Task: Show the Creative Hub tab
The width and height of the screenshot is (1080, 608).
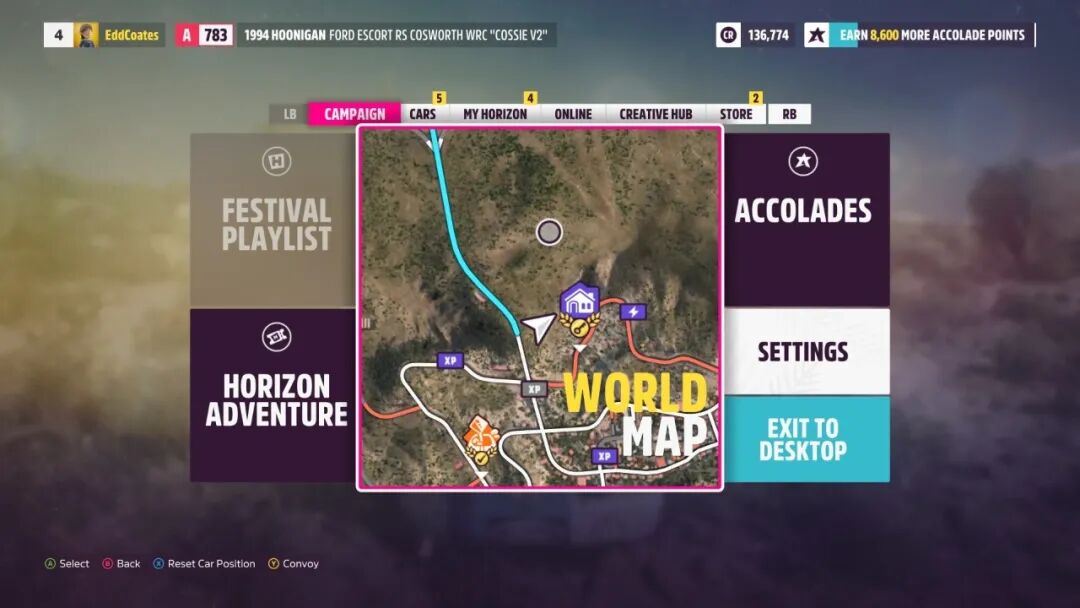Action: point(655,114)
